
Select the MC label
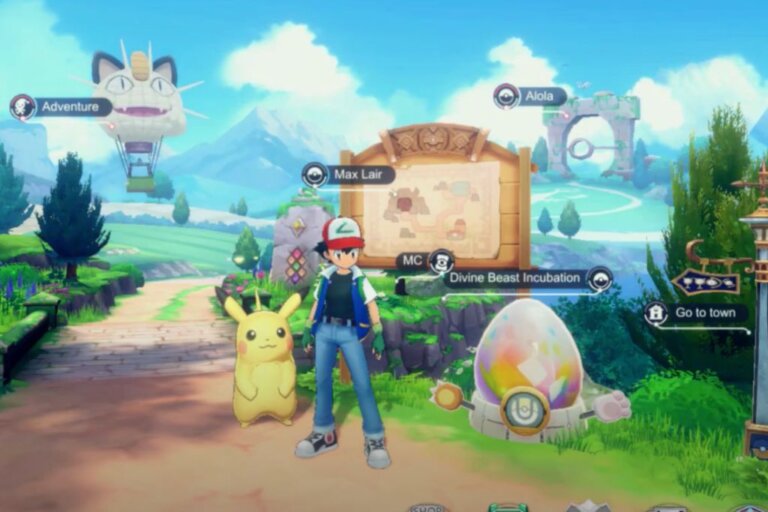coord(426,261)
